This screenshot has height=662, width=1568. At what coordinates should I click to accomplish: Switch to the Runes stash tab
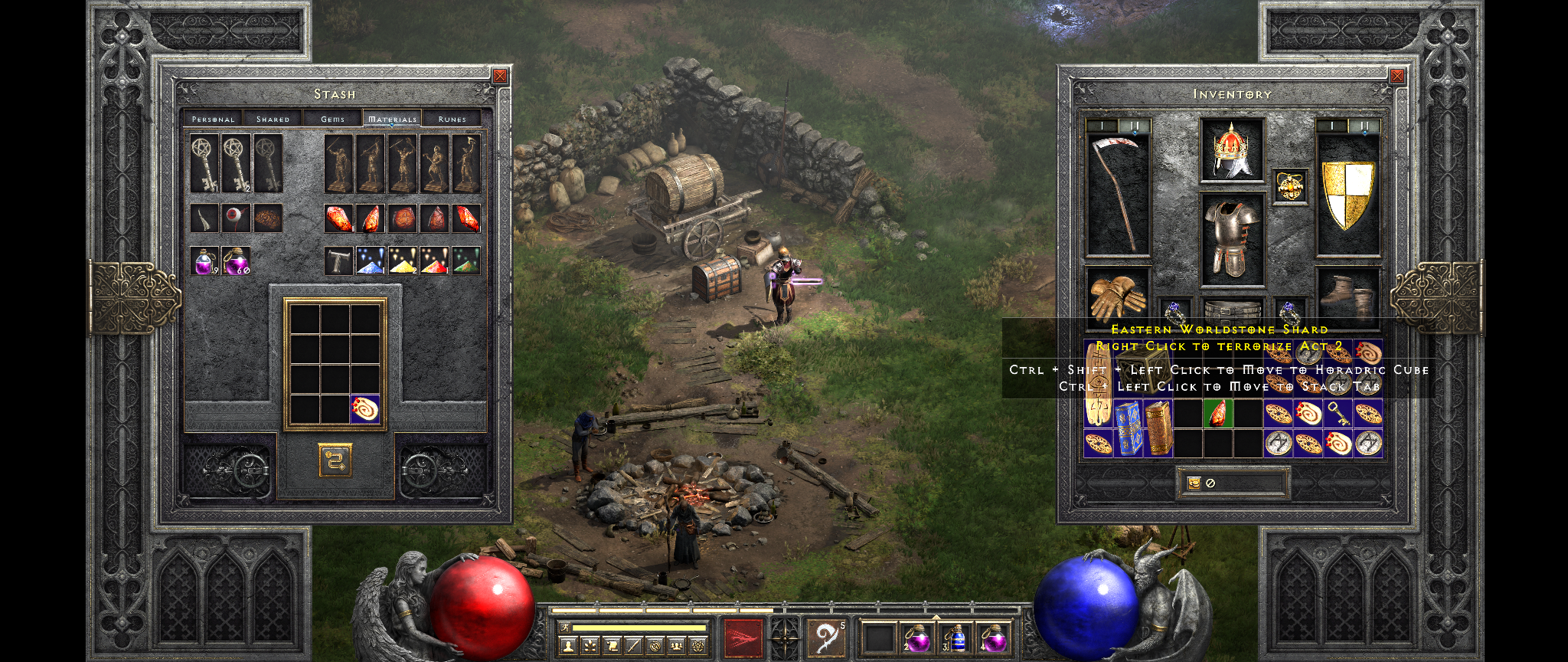pos(452,119)
